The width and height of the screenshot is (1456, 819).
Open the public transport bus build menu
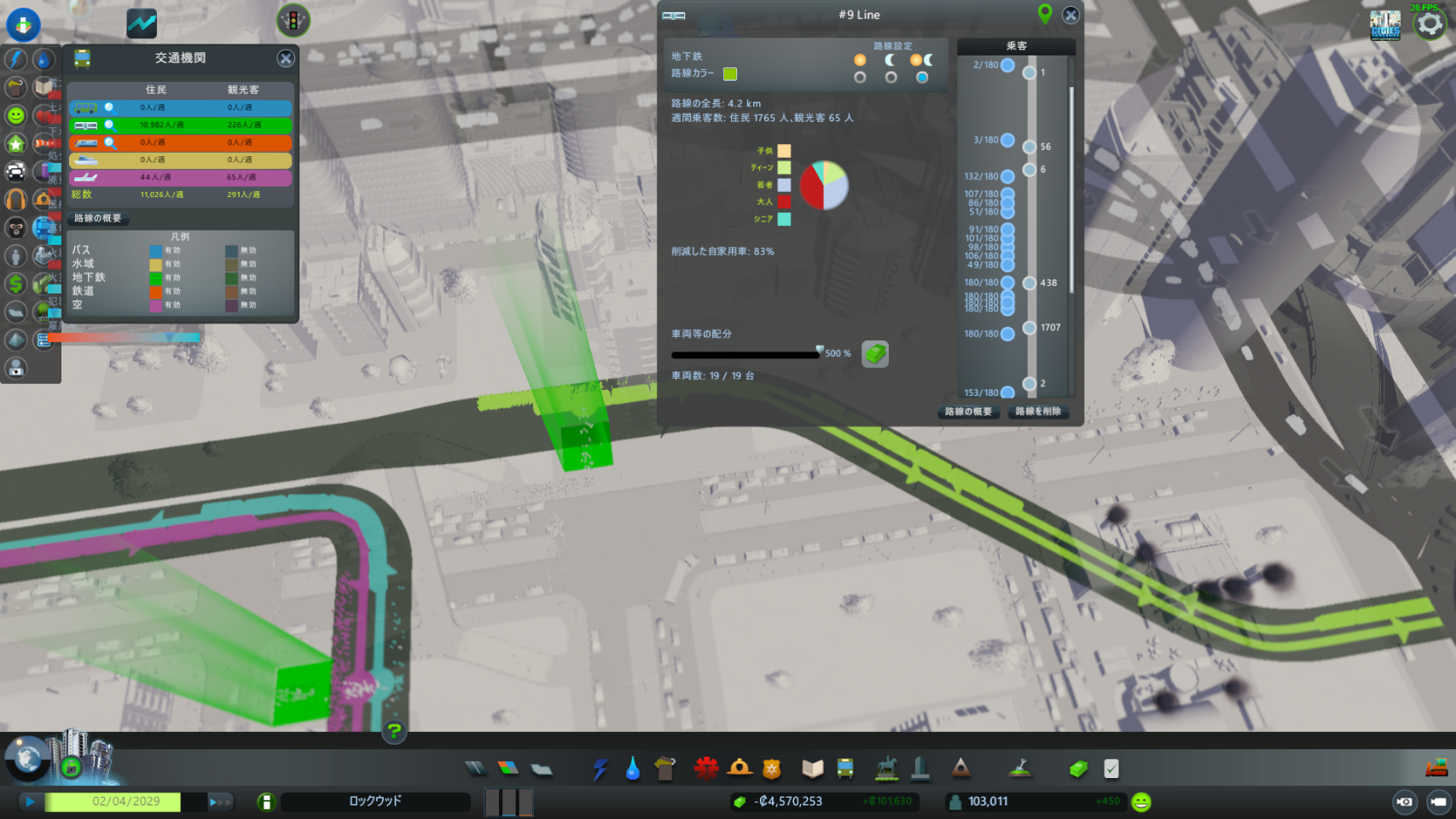(x=844, y=769)
